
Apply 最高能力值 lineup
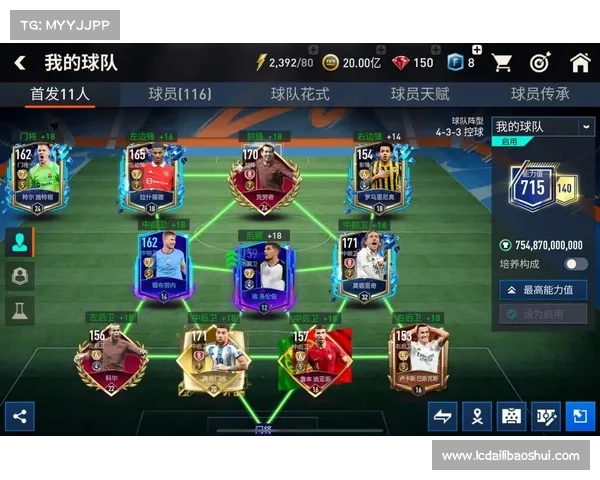coord(543,290)
